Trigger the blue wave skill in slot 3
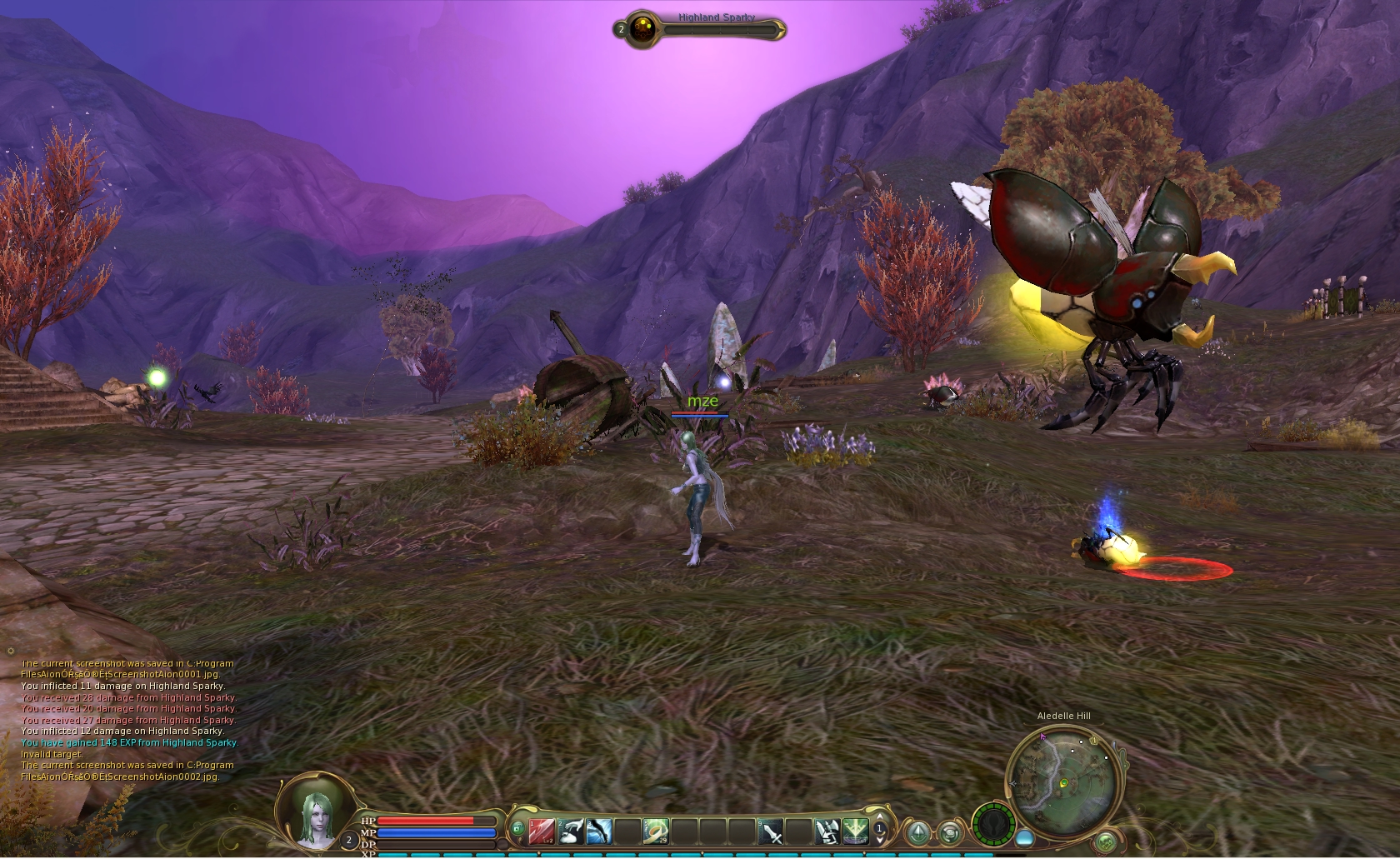Screen dimensions: 1400x859 coord(599,831)
